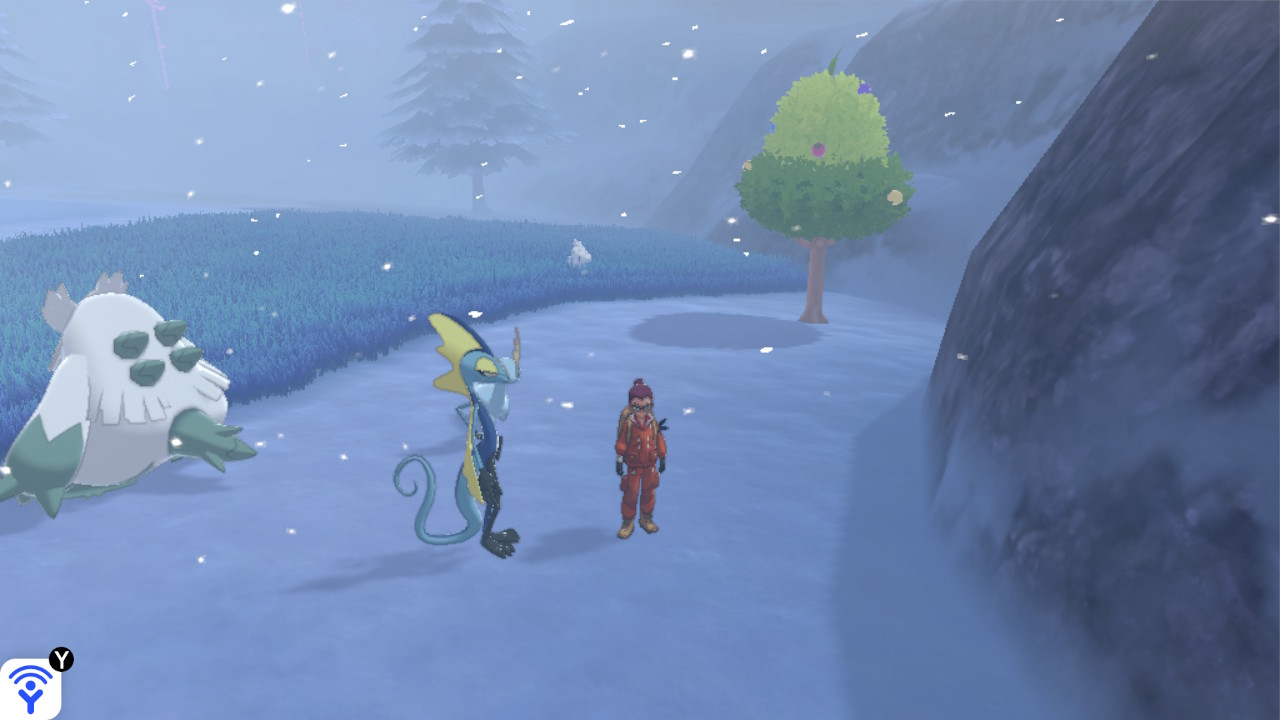Click the pink berry on the tree
The width and height of the screenshot is (1280, 720).
coord(818,148)
